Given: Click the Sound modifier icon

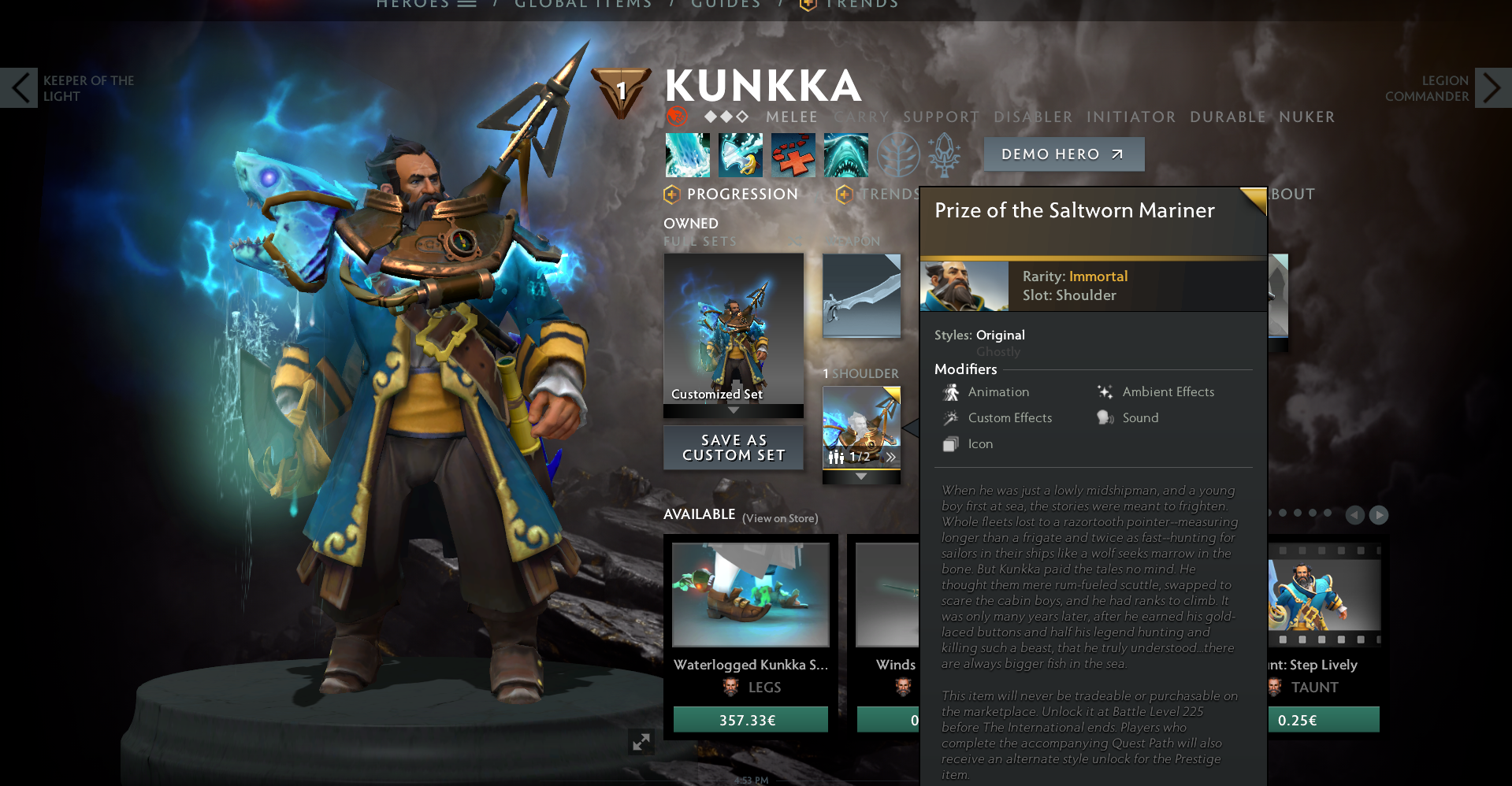Looking at the screenshot, I should pyautogui.click(x=1104, y=417).
